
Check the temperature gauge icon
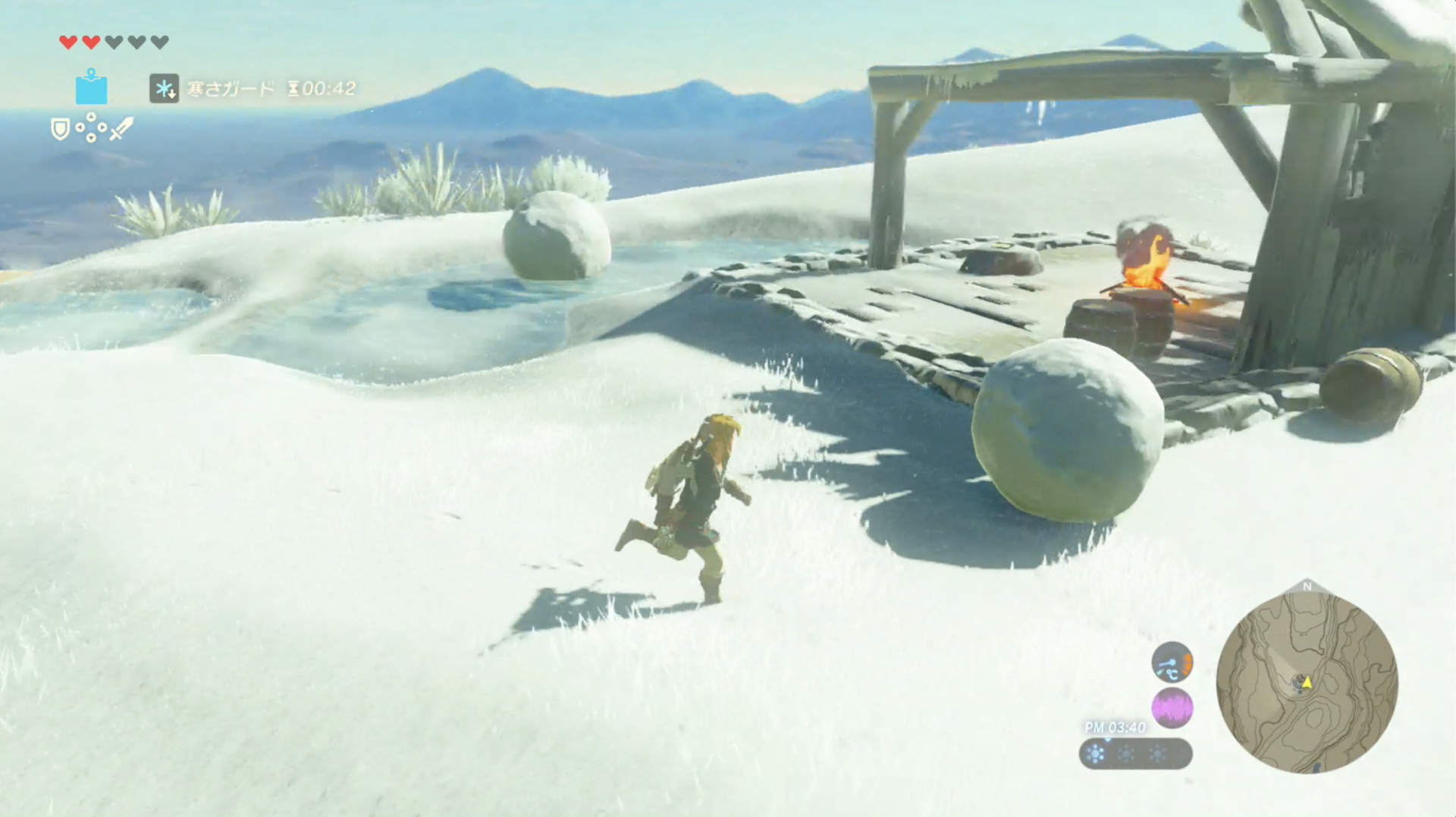click(1172, 662)
